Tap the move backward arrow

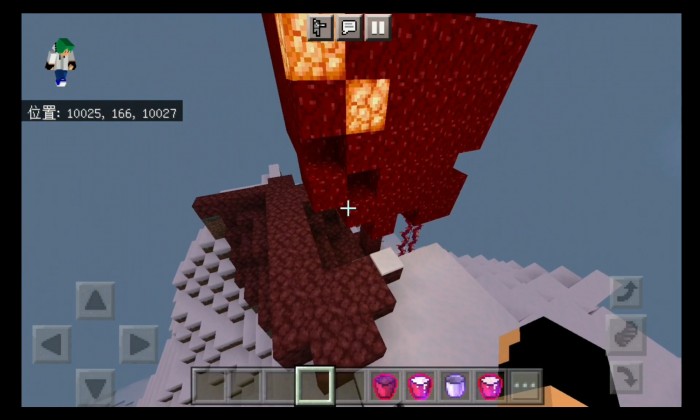(x=95, y=386)
